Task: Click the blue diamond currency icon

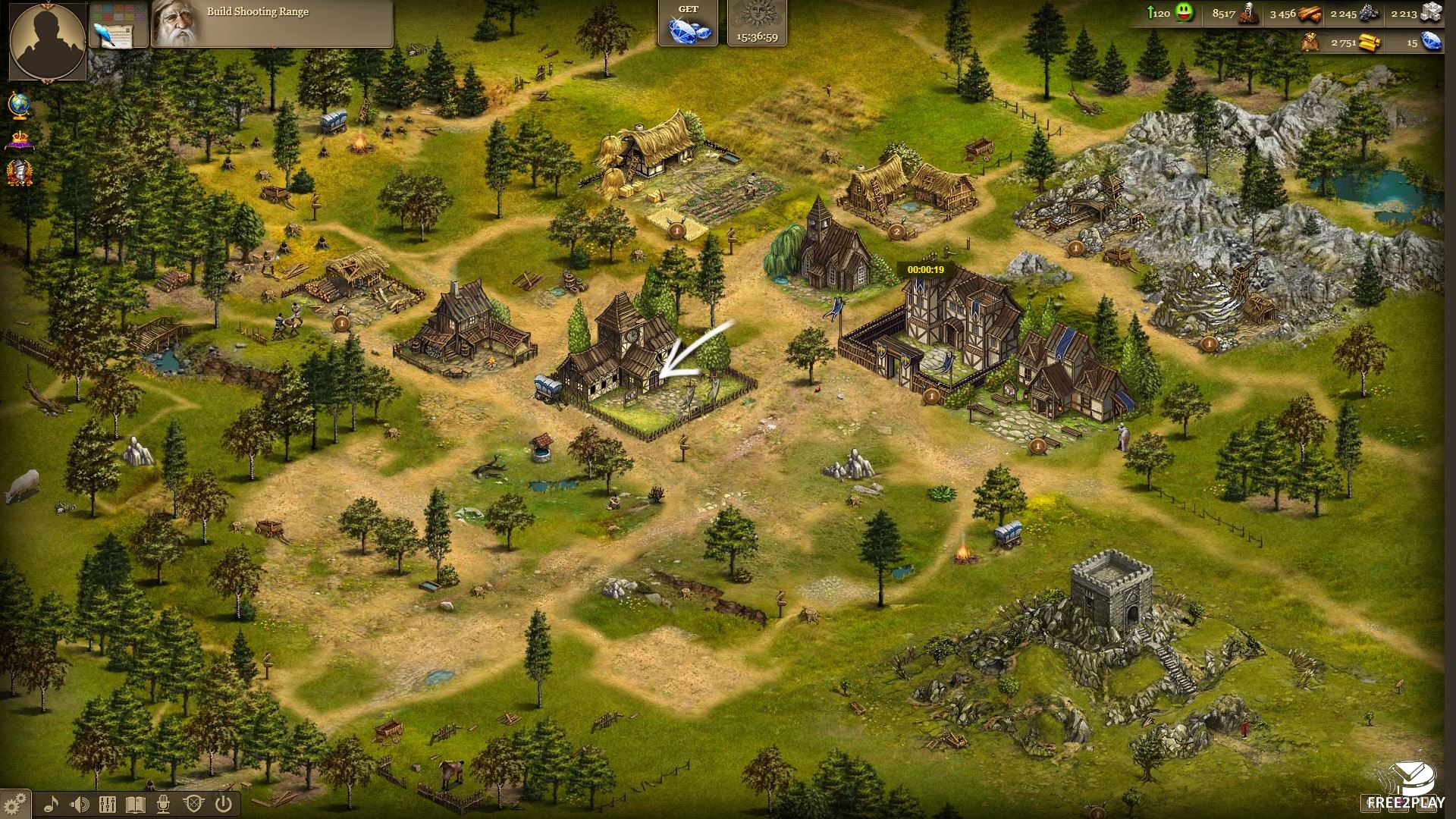Action: point(1430,42)
